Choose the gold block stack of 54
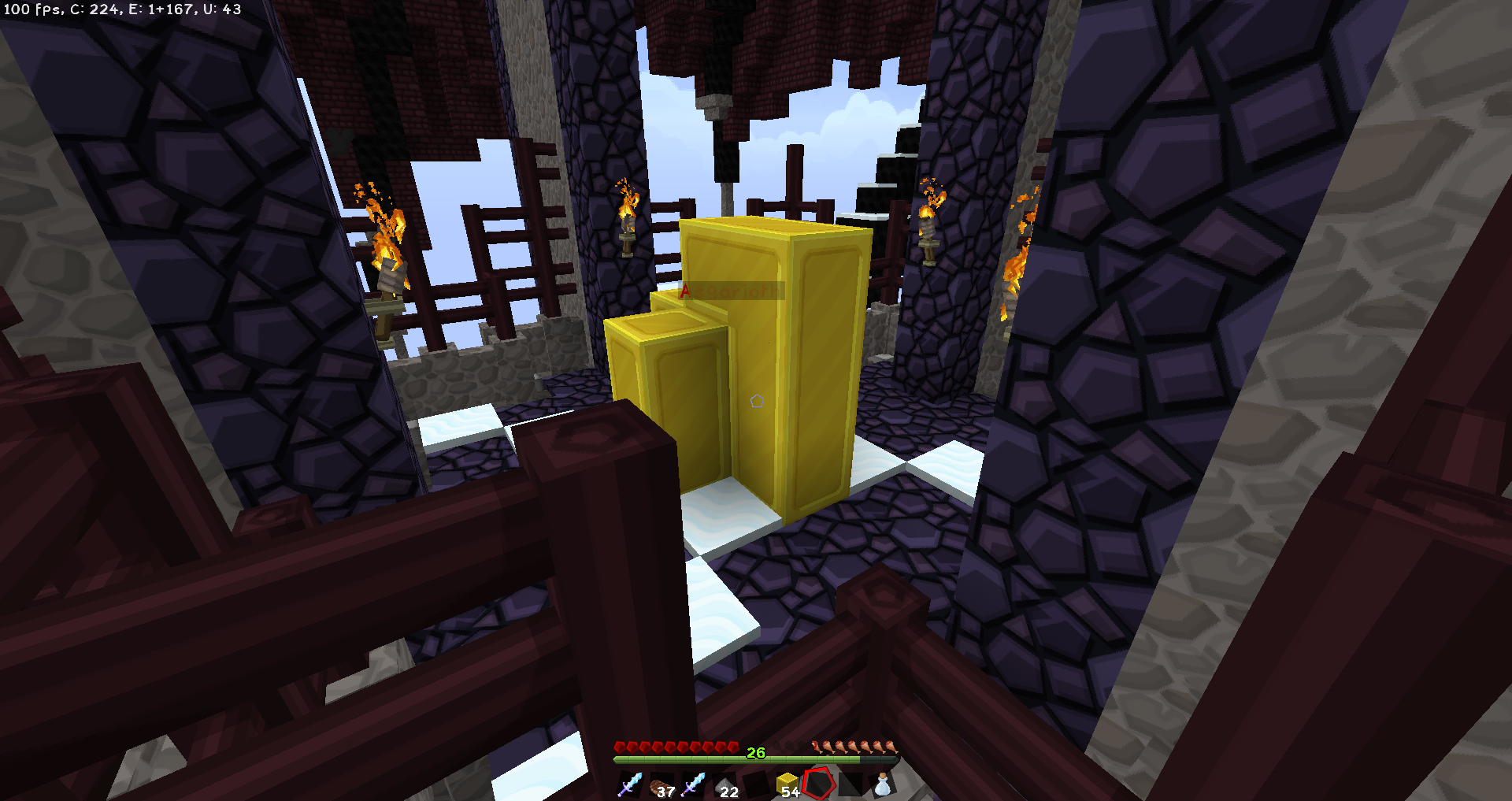The image size is (1512, 801). click(x=787, y=784)
